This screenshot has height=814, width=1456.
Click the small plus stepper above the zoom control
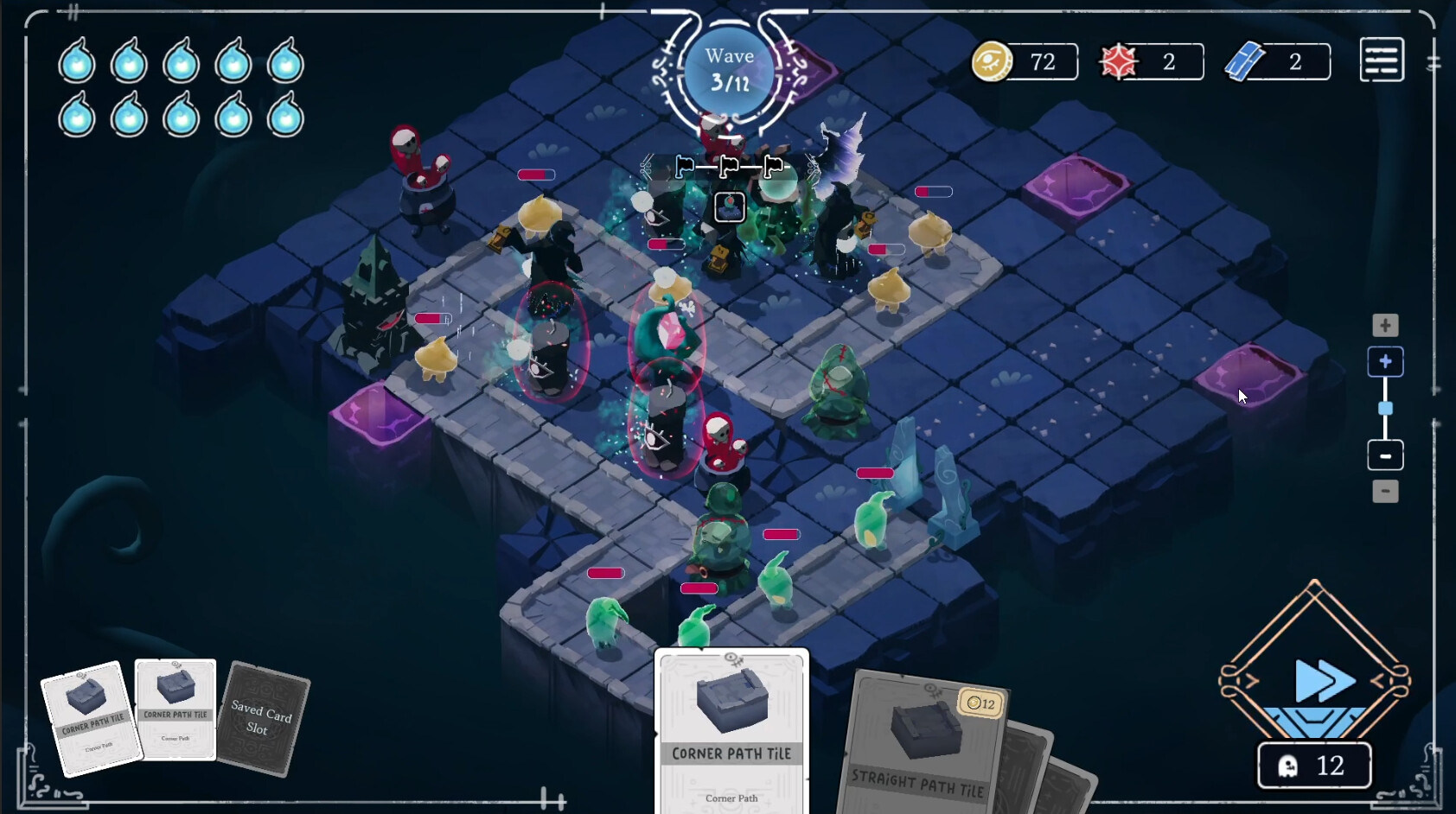pyautogui.click(x=1387, y=325)
